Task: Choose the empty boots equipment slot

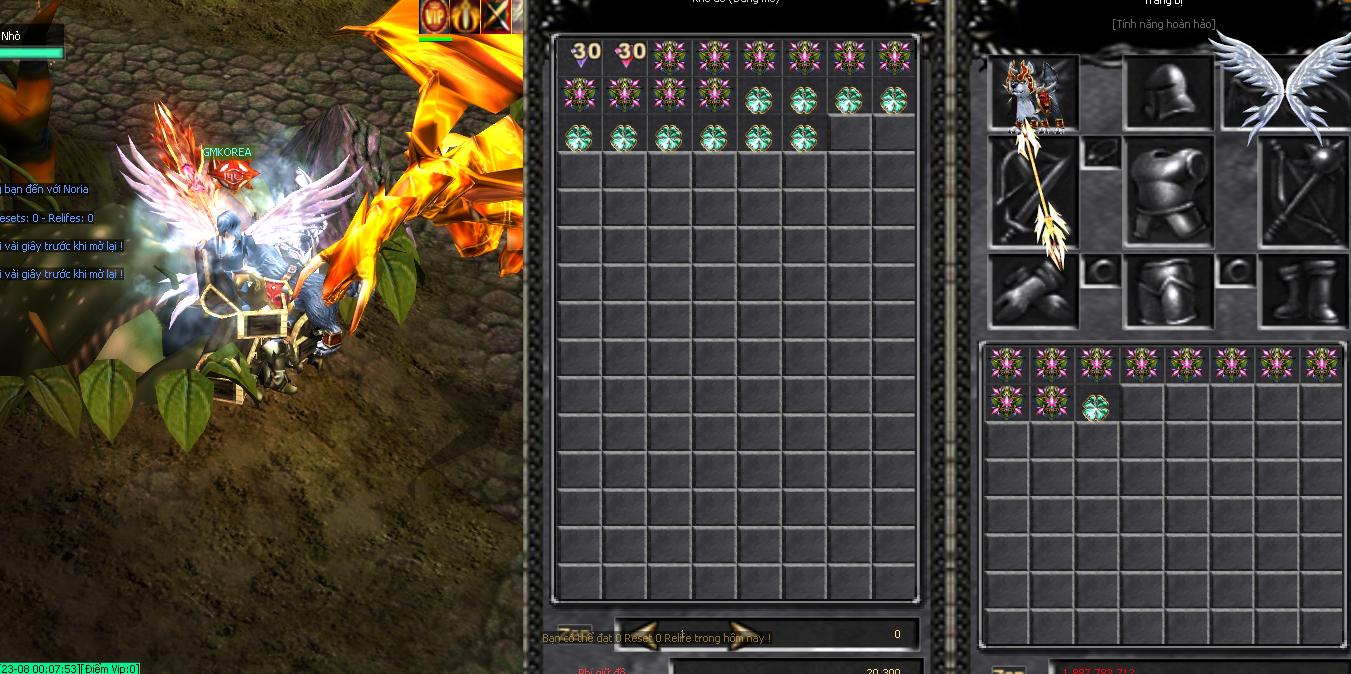Action: 1304,290
